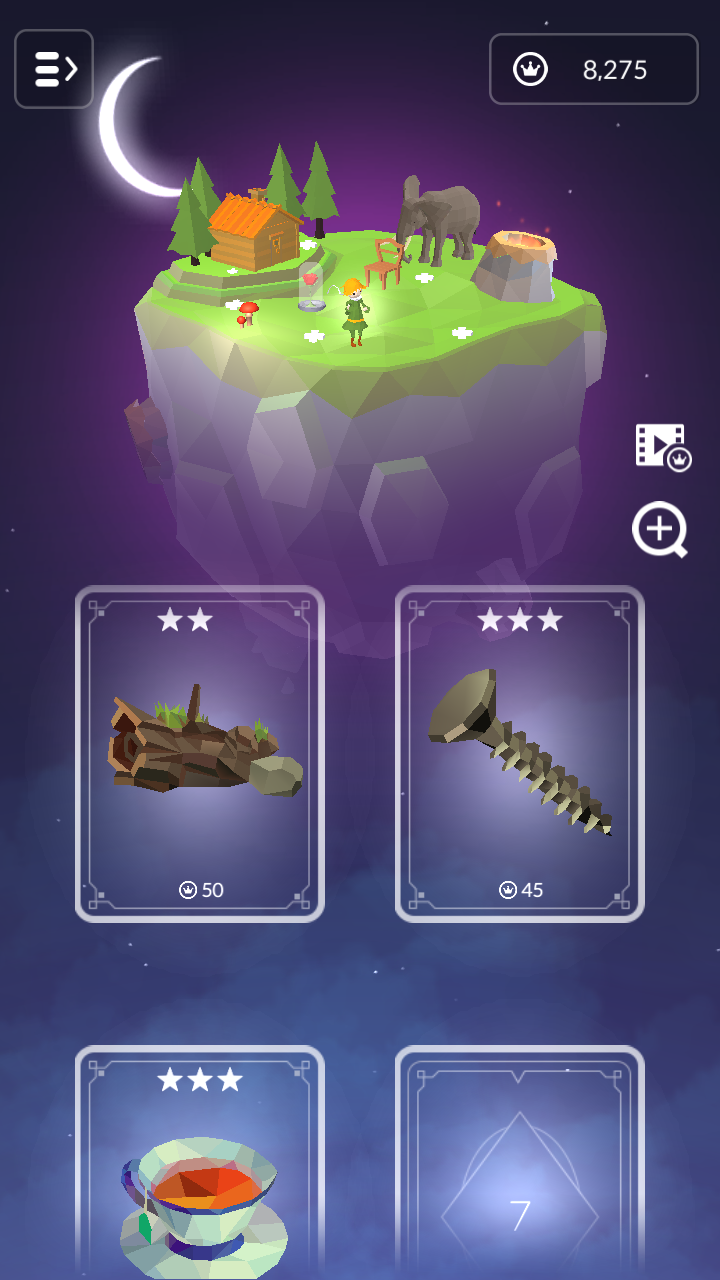Choose the screw card costing 45
720x1280 pixels.
coord(520,753)
